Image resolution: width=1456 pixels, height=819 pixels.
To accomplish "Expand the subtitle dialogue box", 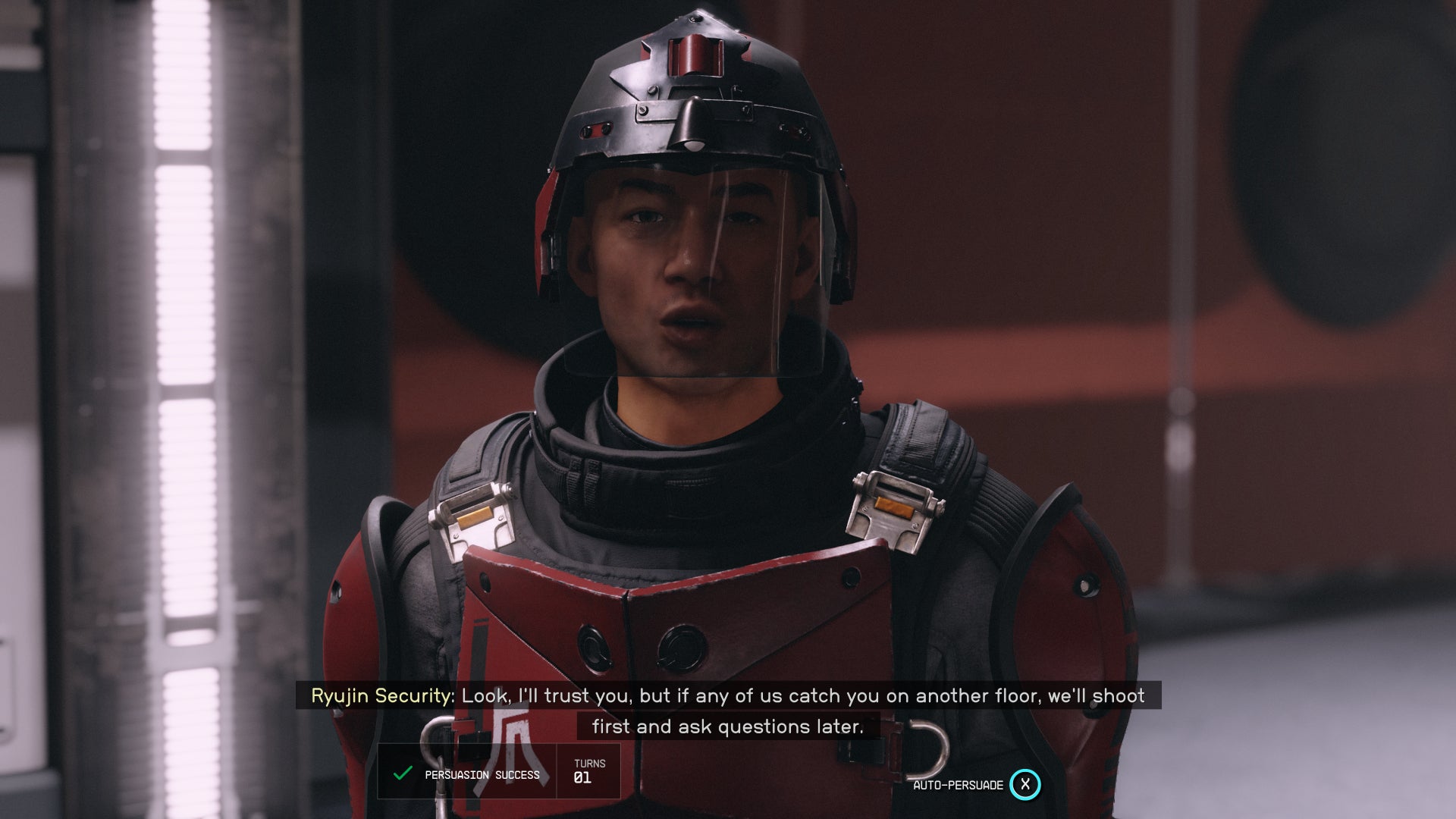I will (728, 710).
